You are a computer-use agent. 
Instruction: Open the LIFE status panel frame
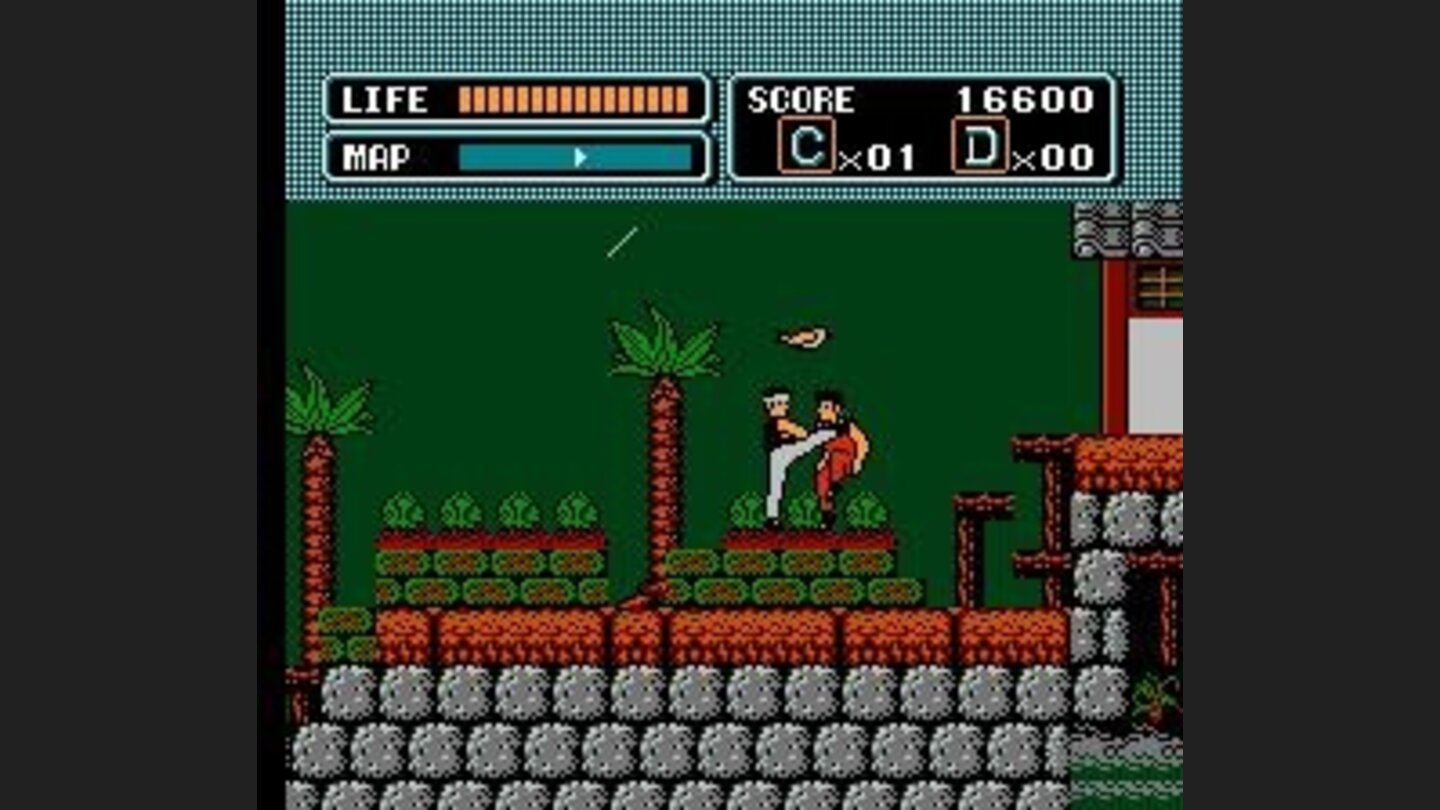[x=515, y=100]
